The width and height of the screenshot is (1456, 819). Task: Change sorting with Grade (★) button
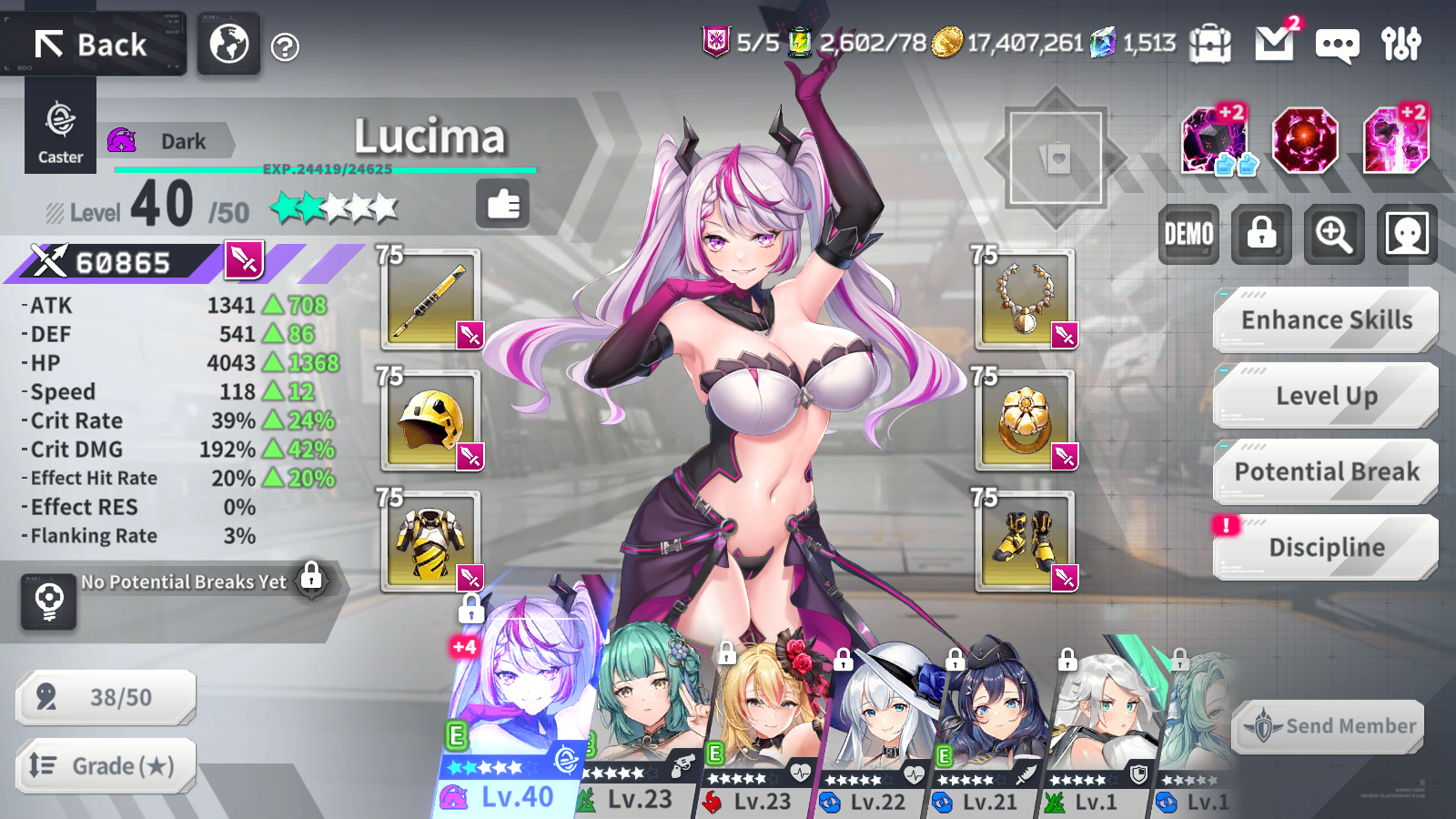tap(106, 766)
